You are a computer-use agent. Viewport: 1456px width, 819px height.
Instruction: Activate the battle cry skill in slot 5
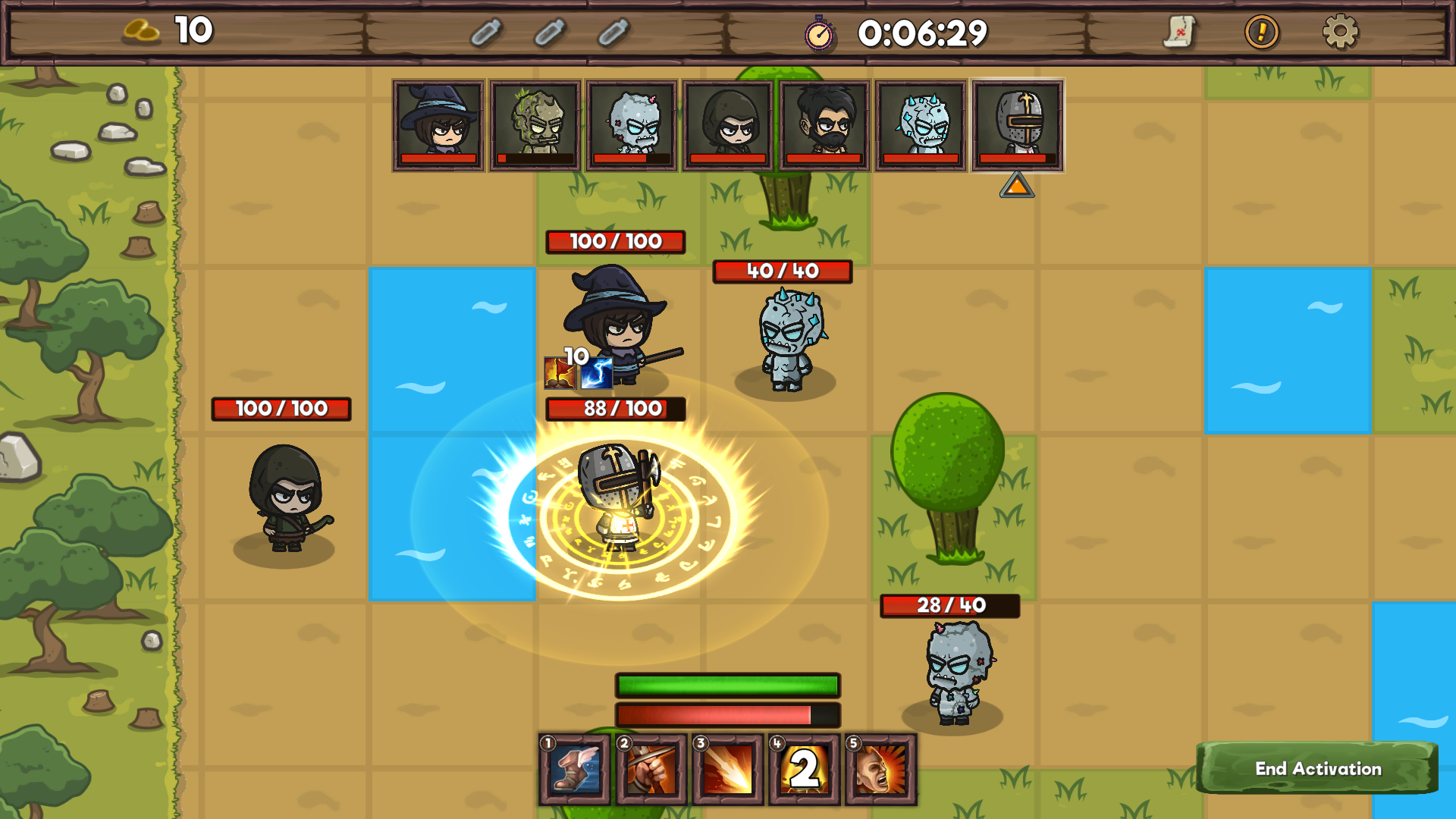[x=880, y=769]
